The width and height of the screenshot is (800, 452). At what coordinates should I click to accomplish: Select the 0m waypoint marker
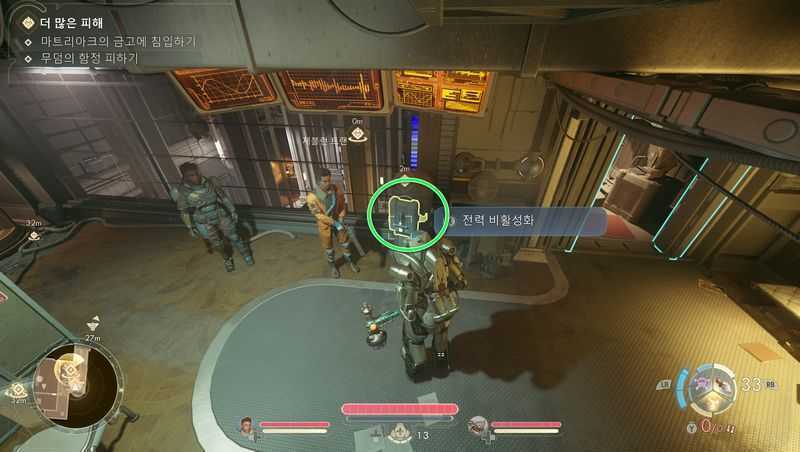pos(357,134)
